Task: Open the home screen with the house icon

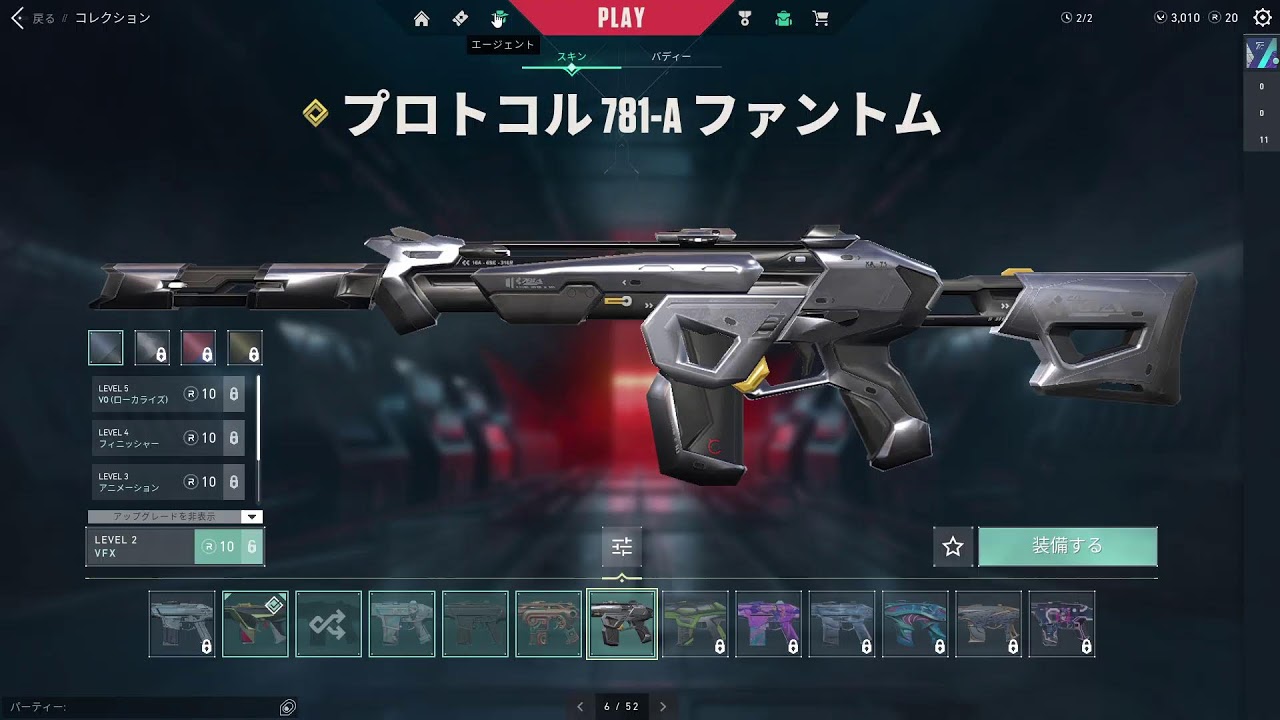Action: (423, 17)
